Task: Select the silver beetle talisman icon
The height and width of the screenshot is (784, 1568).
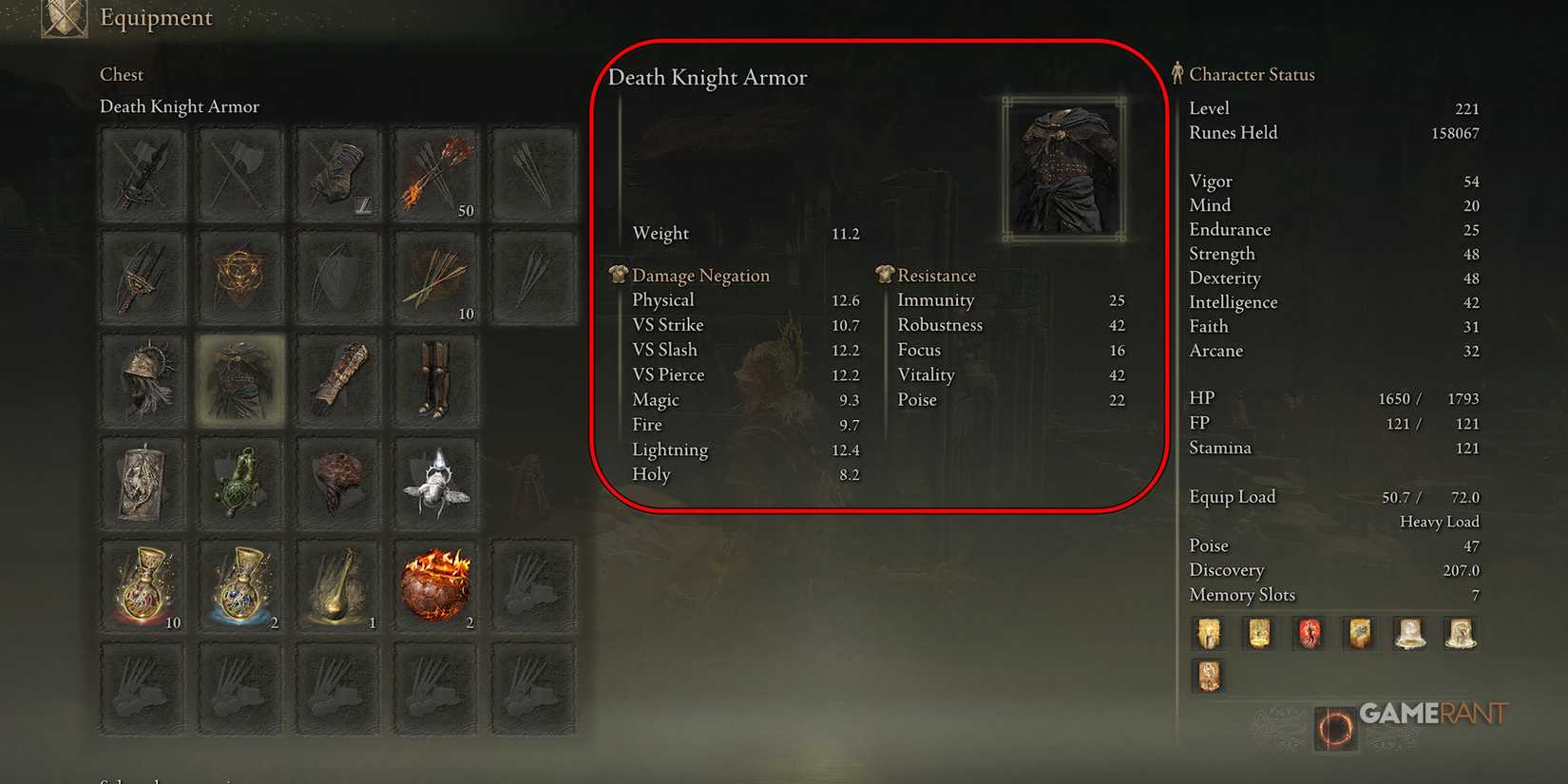Action: pos(435,483)
